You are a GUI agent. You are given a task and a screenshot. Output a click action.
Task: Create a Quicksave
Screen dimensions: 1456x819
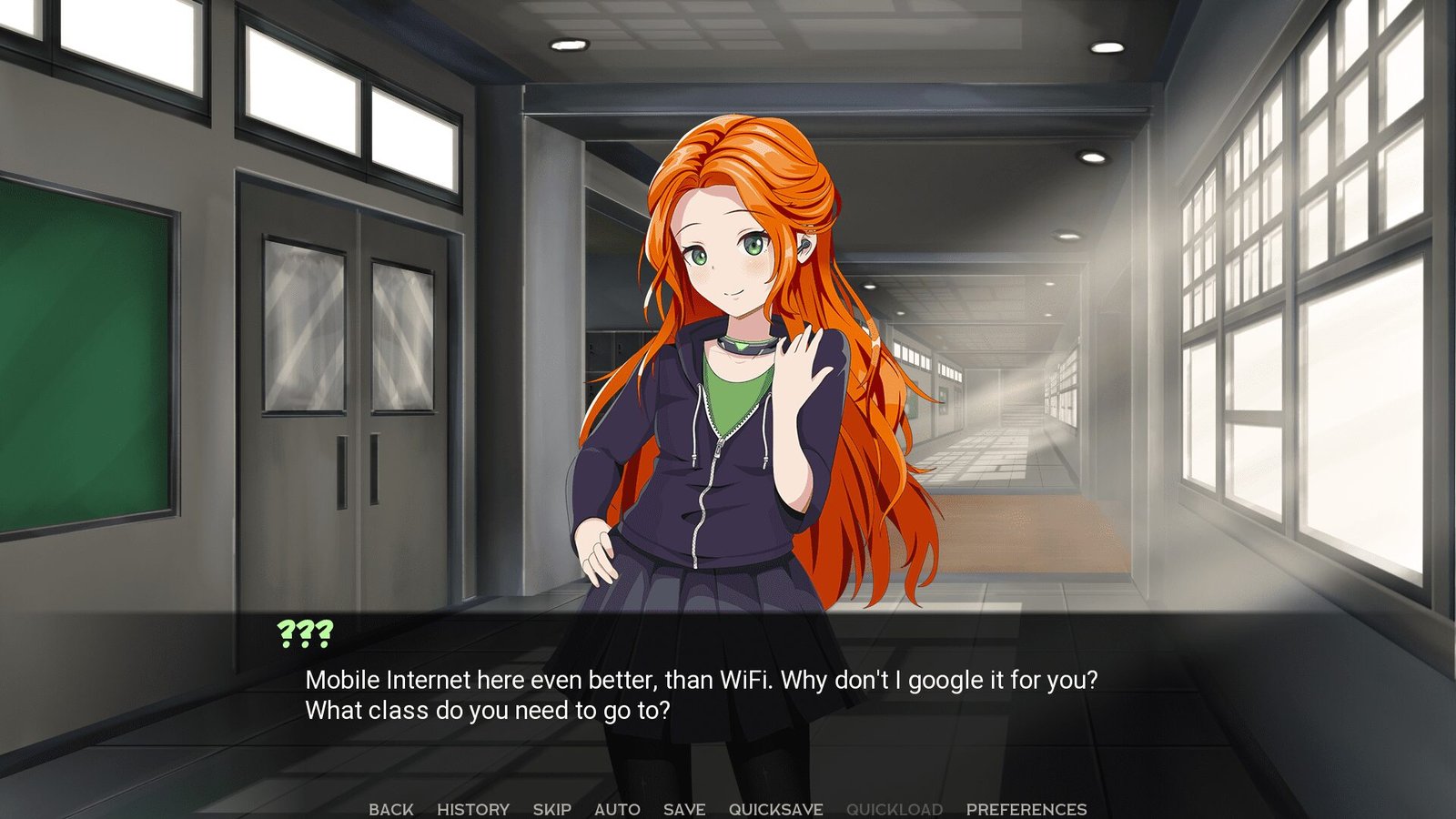[x=775, y=809]
